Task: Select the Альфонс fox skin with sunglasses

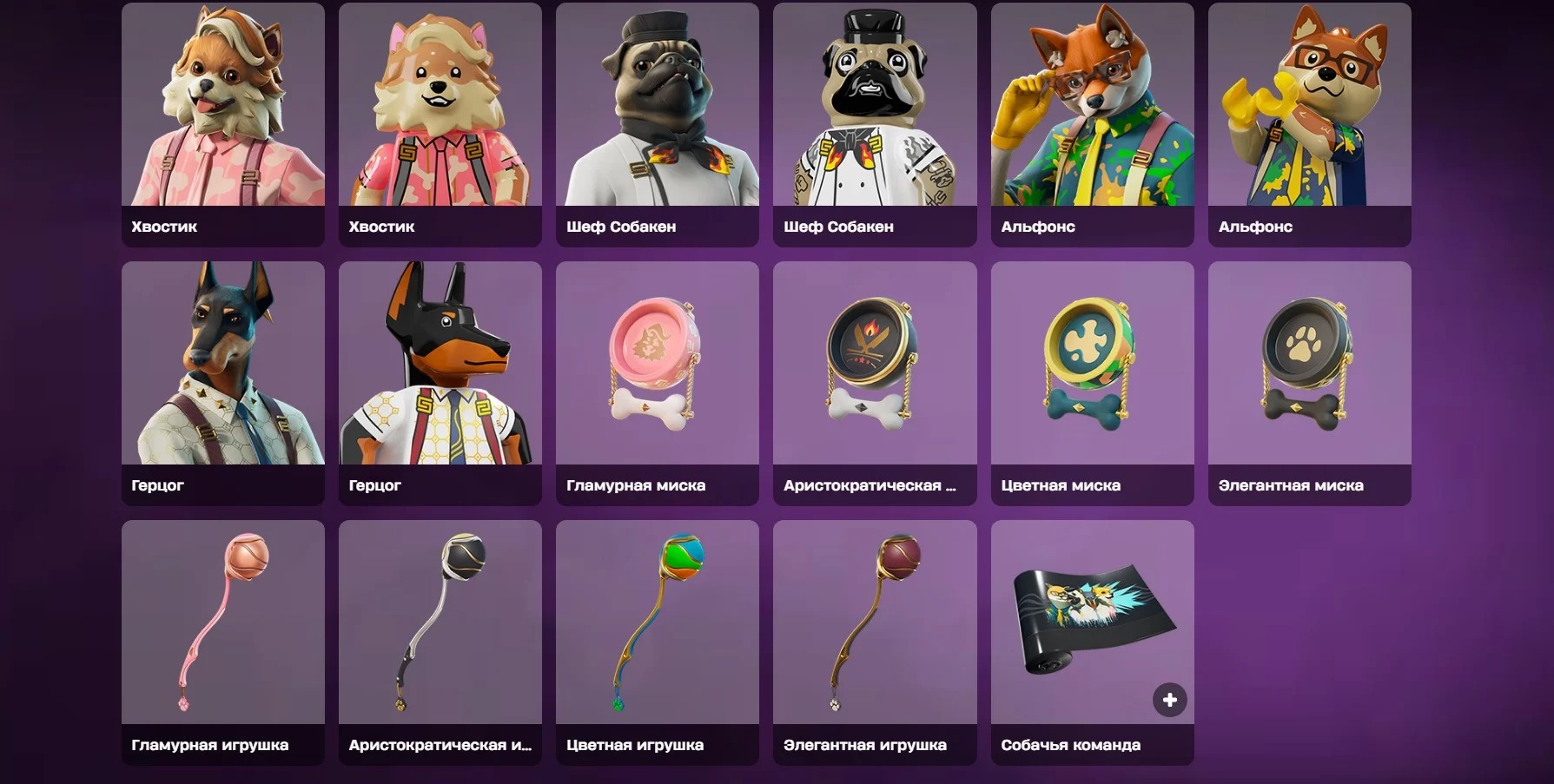Action: pyautogui.click(x=1091, y=113)
